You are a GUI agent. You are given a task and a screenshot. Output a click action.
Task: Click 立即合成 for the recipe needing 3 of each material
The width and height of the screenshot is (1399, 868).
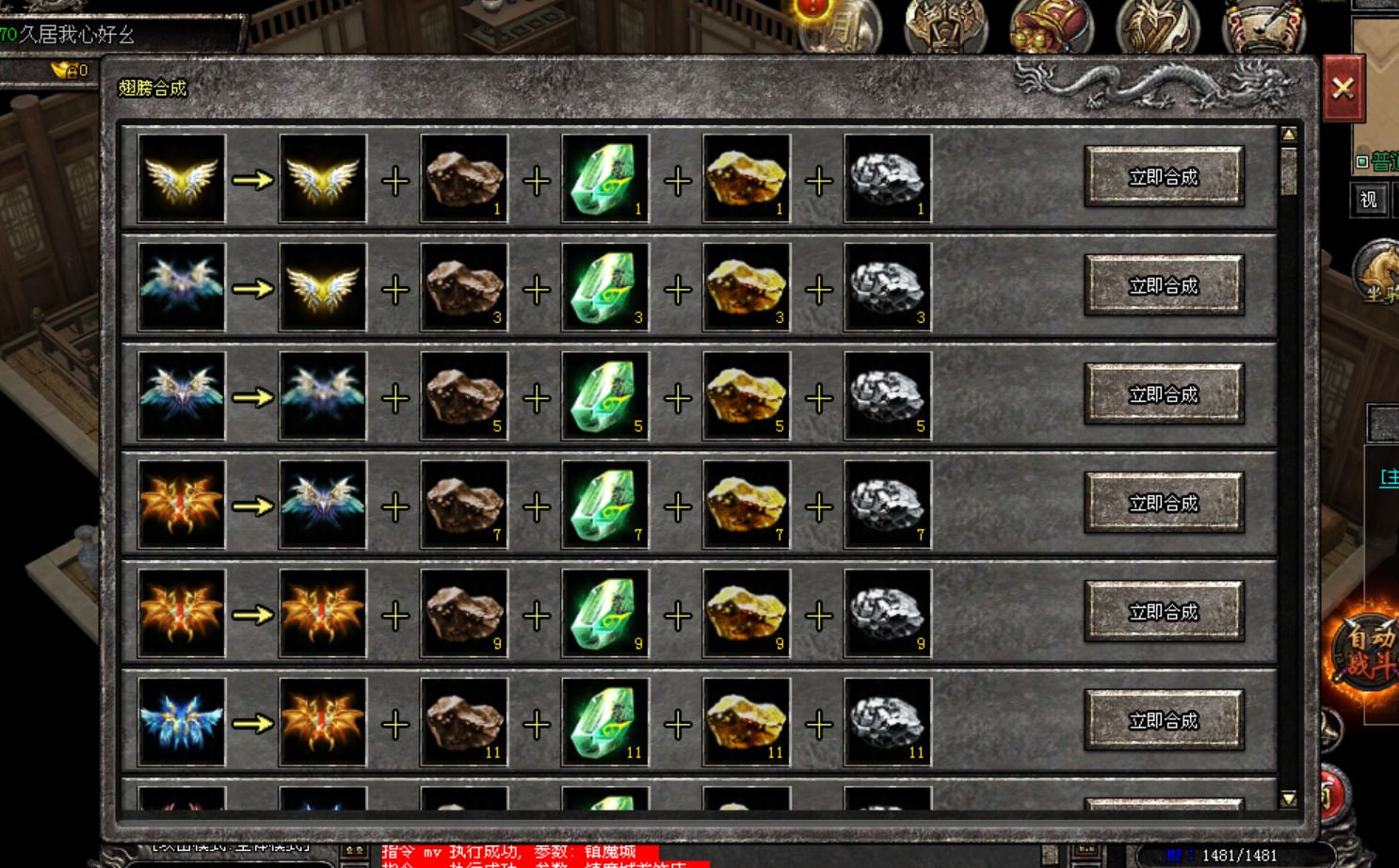point(1164,286)
